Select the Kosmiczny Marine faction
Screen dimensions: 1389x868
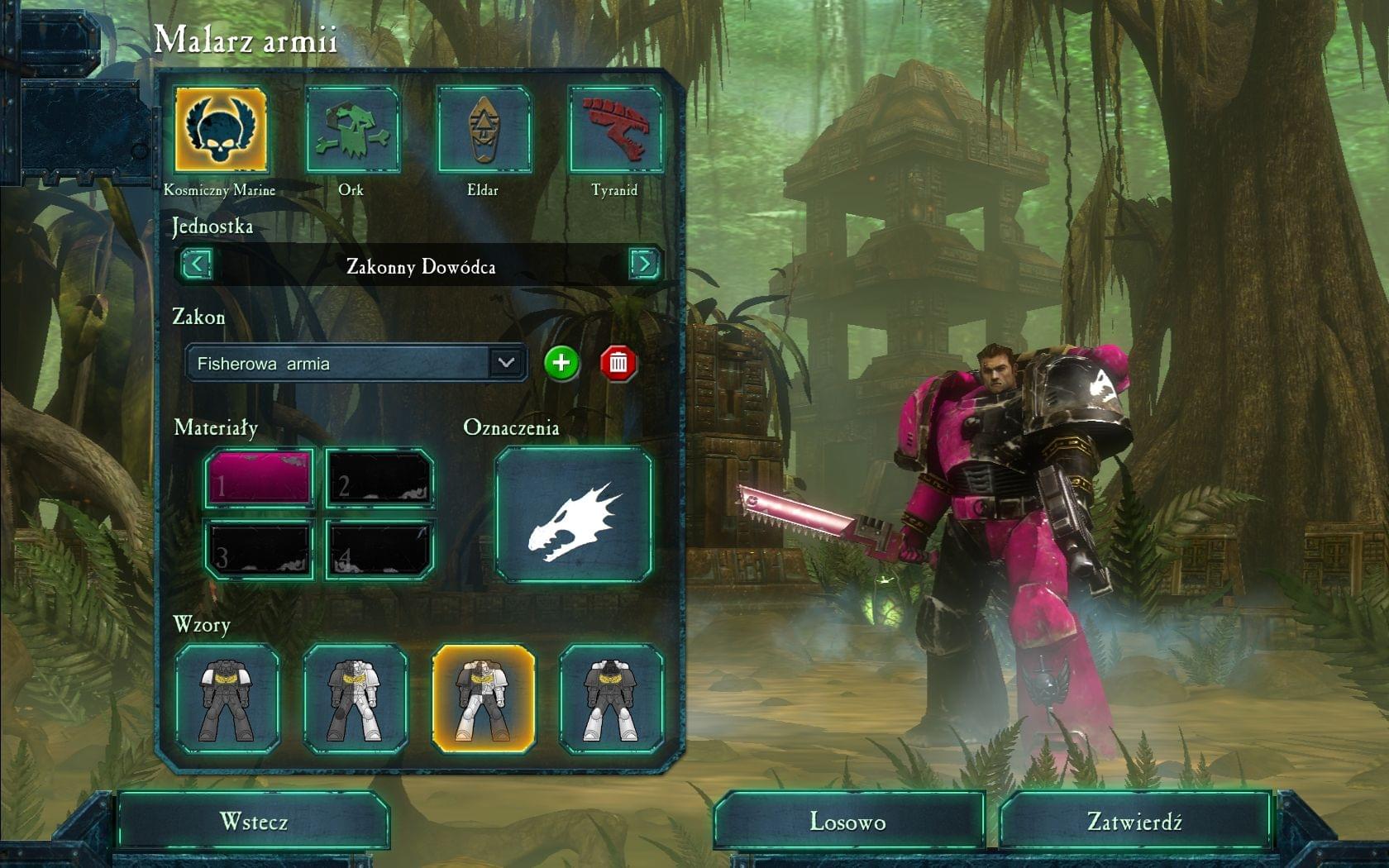pyautogui.click(x=221, y=130)
